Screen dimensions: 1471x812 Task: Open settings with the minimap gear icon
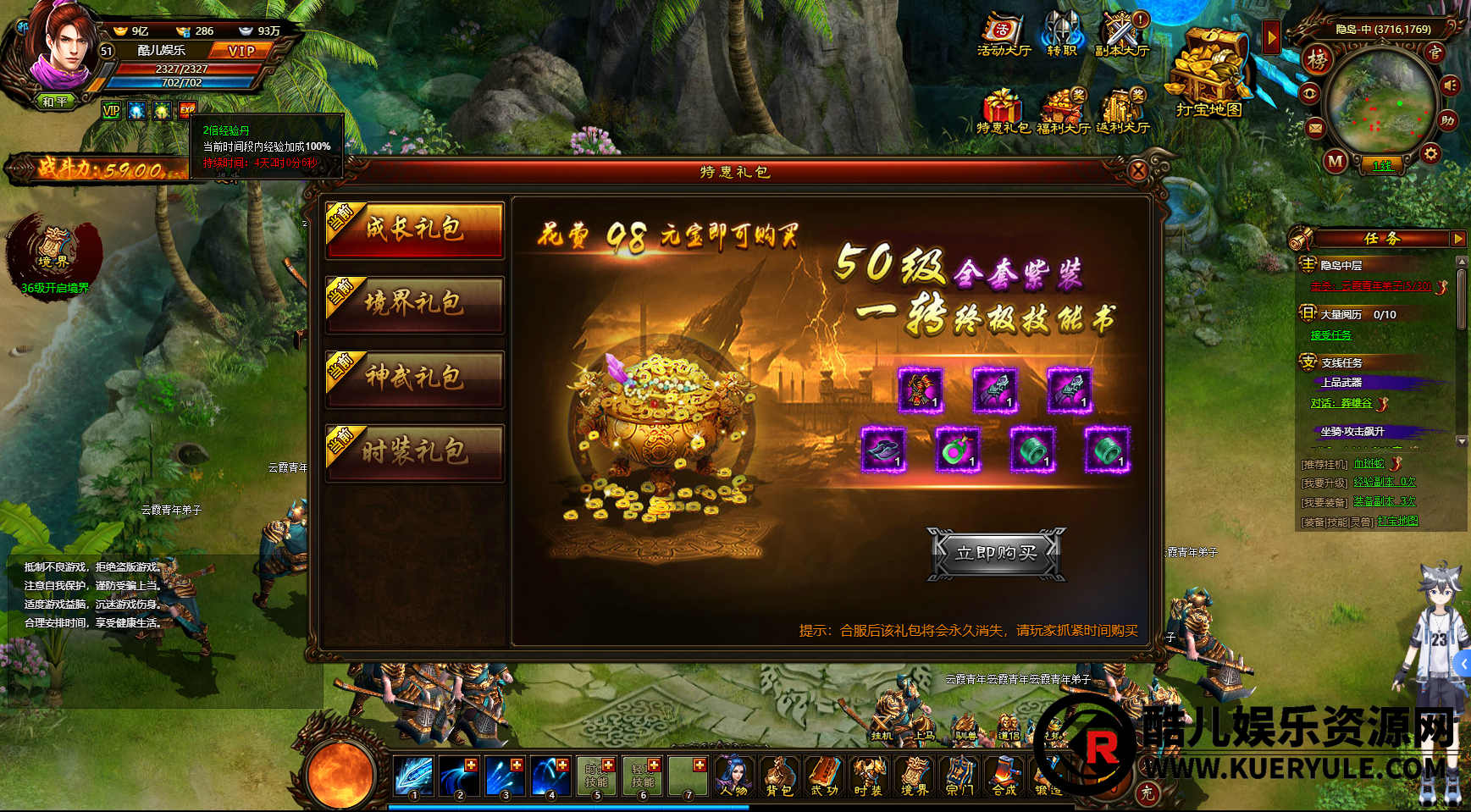1430,153
